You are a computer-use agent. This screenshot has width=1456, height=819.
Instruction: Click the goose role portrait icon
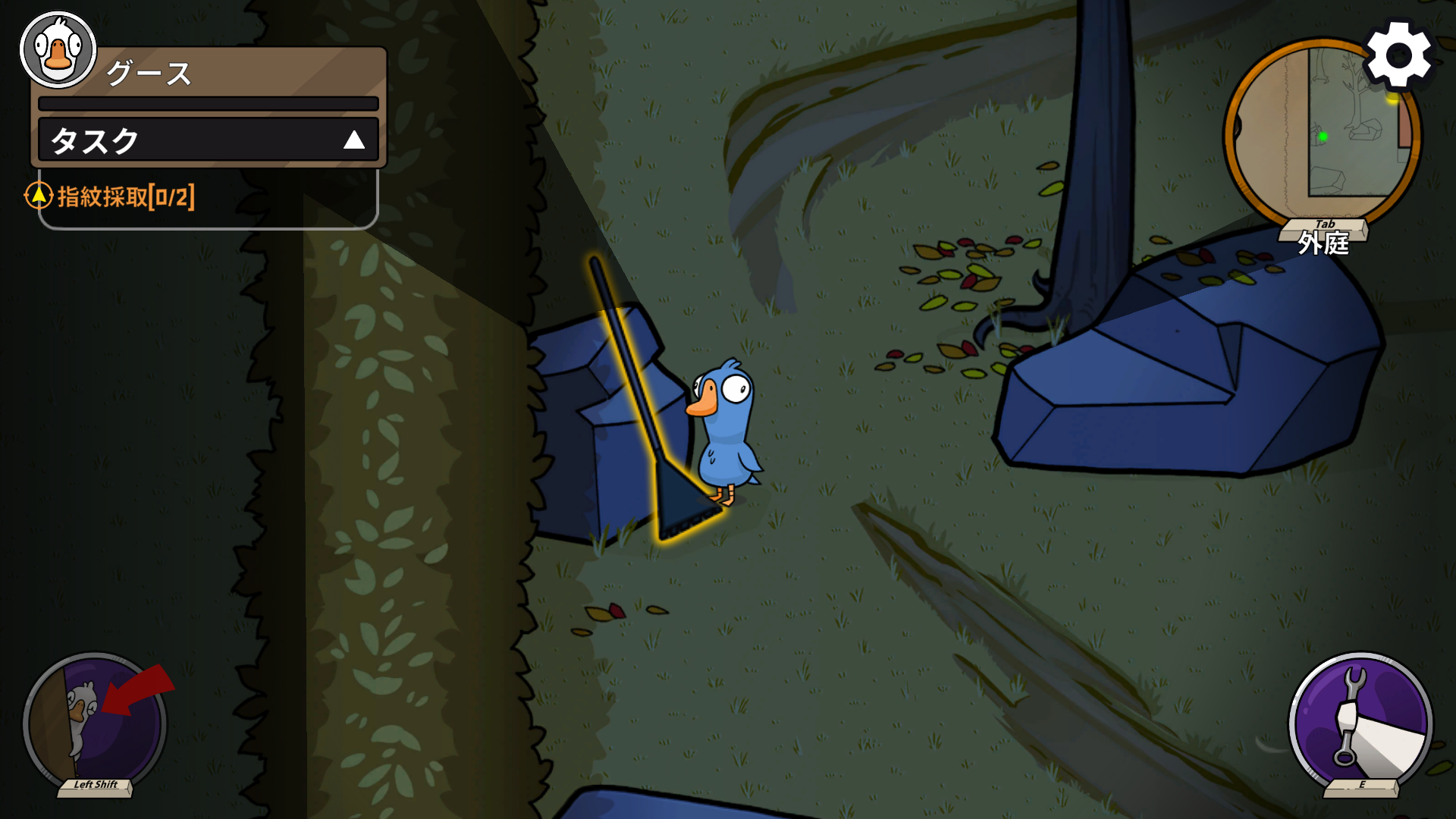tap(58, 50)
